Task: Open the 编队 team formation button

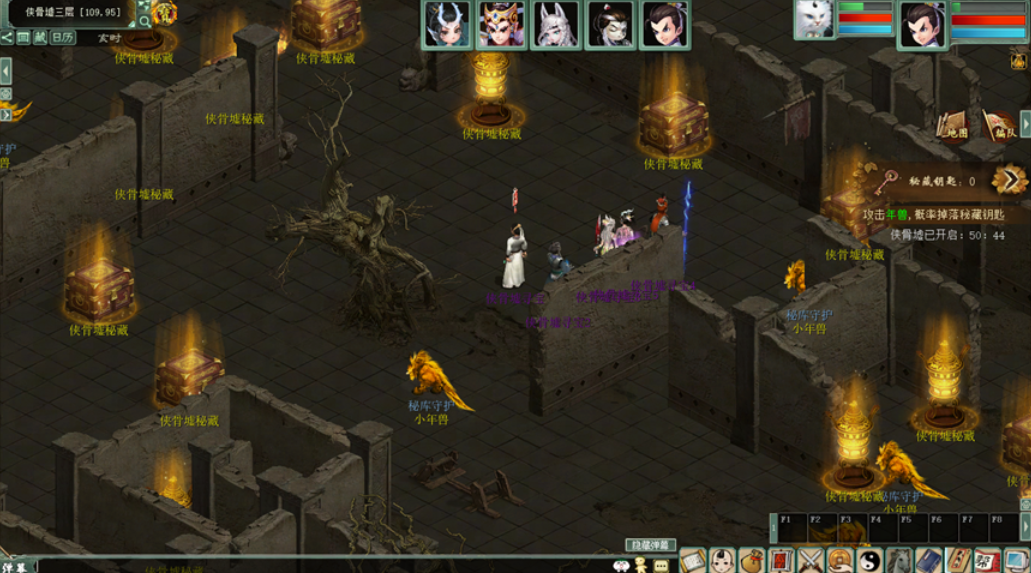Action: coord(999,125)
